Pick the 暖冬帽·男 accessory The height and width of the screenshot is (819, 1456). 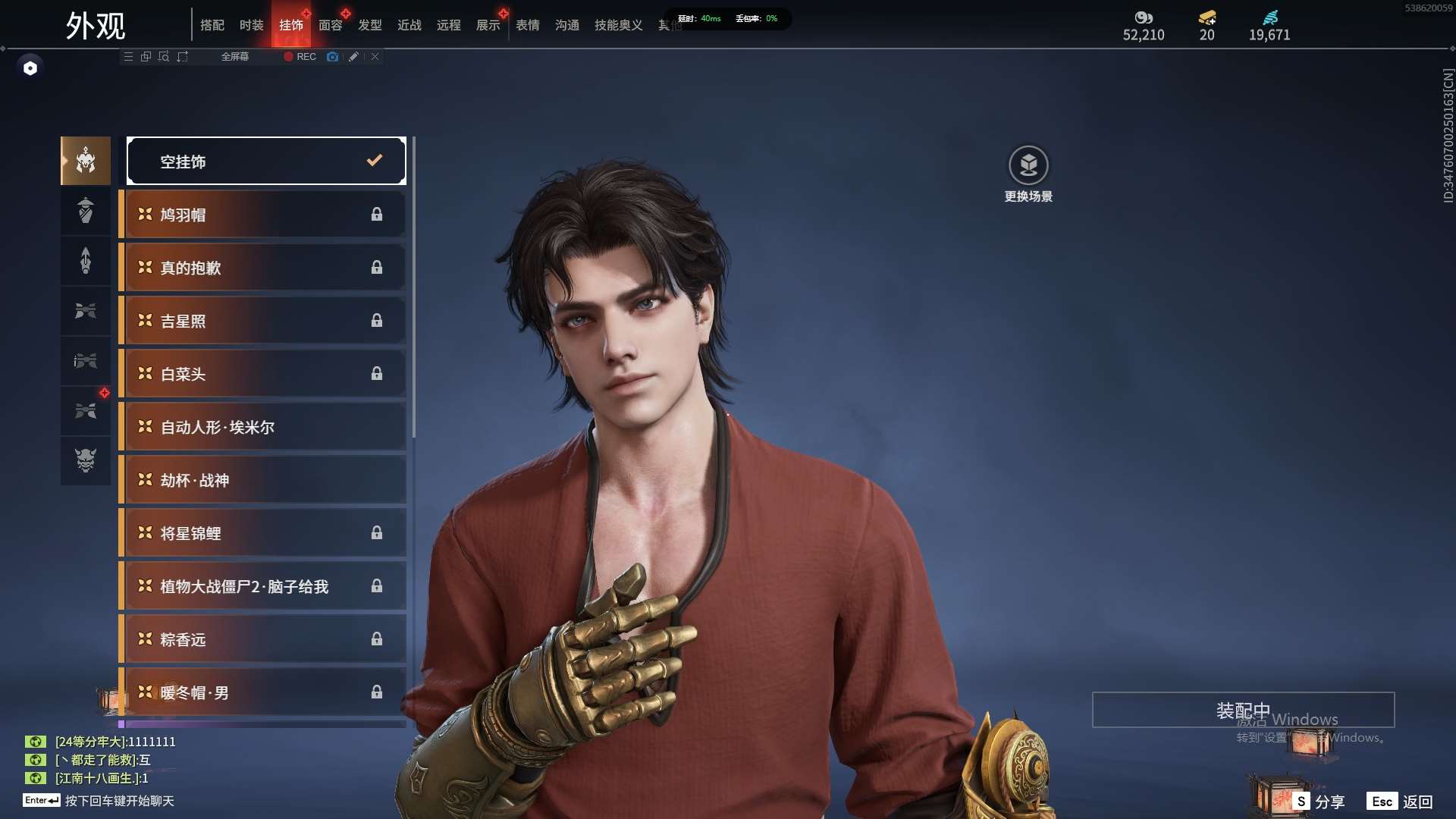[x=262, y=692]
